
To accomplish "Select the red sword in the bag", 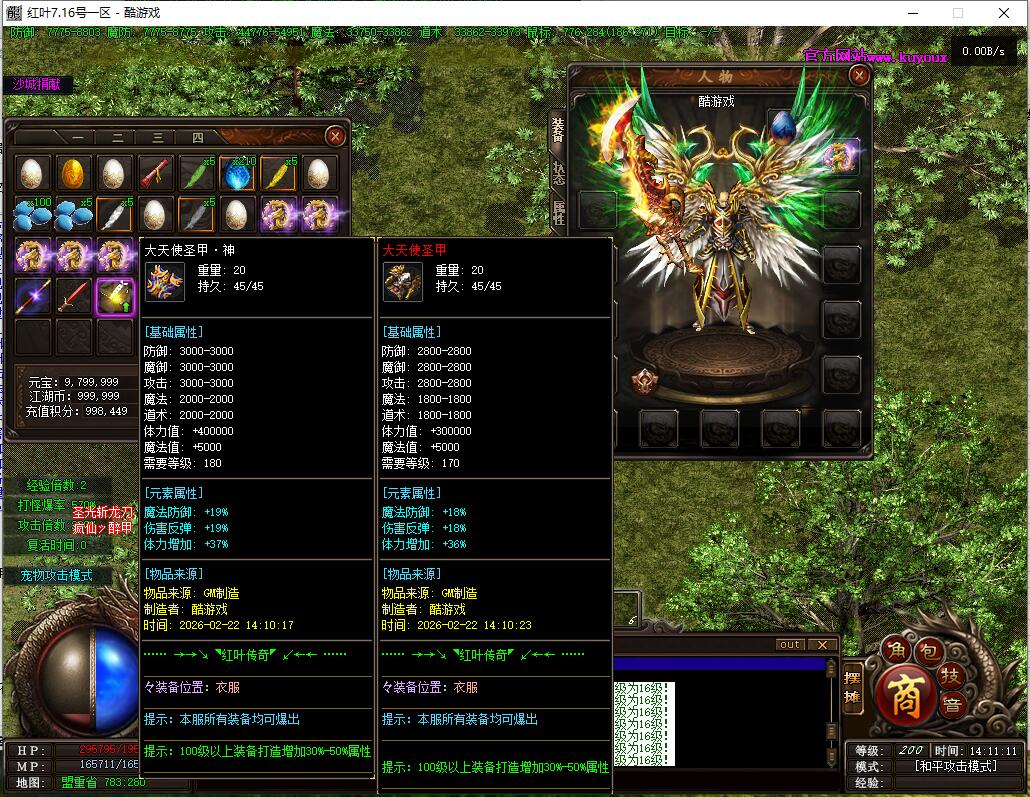I will pos(73,296).
